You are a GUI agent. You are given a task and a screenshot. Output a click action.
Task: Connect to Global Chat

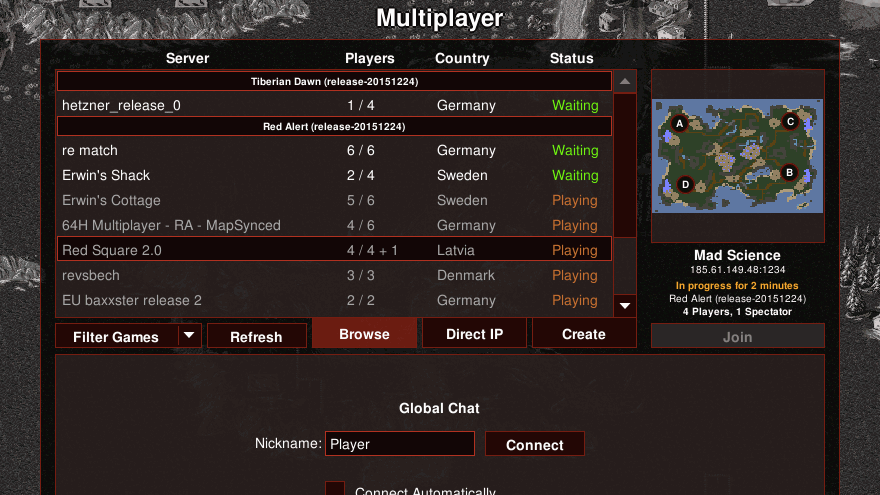point(534,445)
